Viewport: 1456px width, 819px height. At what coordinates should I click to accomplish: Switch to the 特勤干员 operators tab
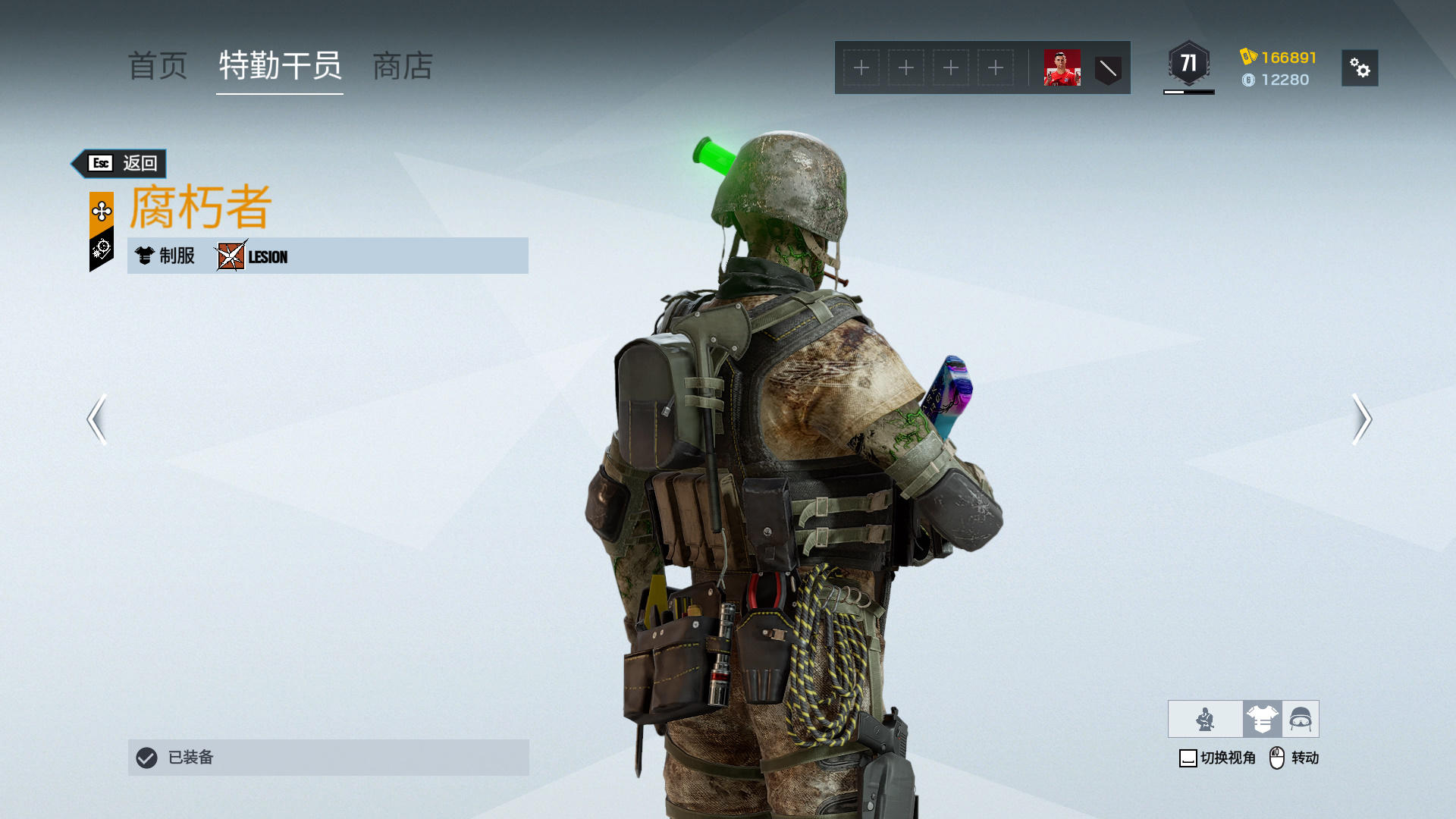(x=280, y=66)
